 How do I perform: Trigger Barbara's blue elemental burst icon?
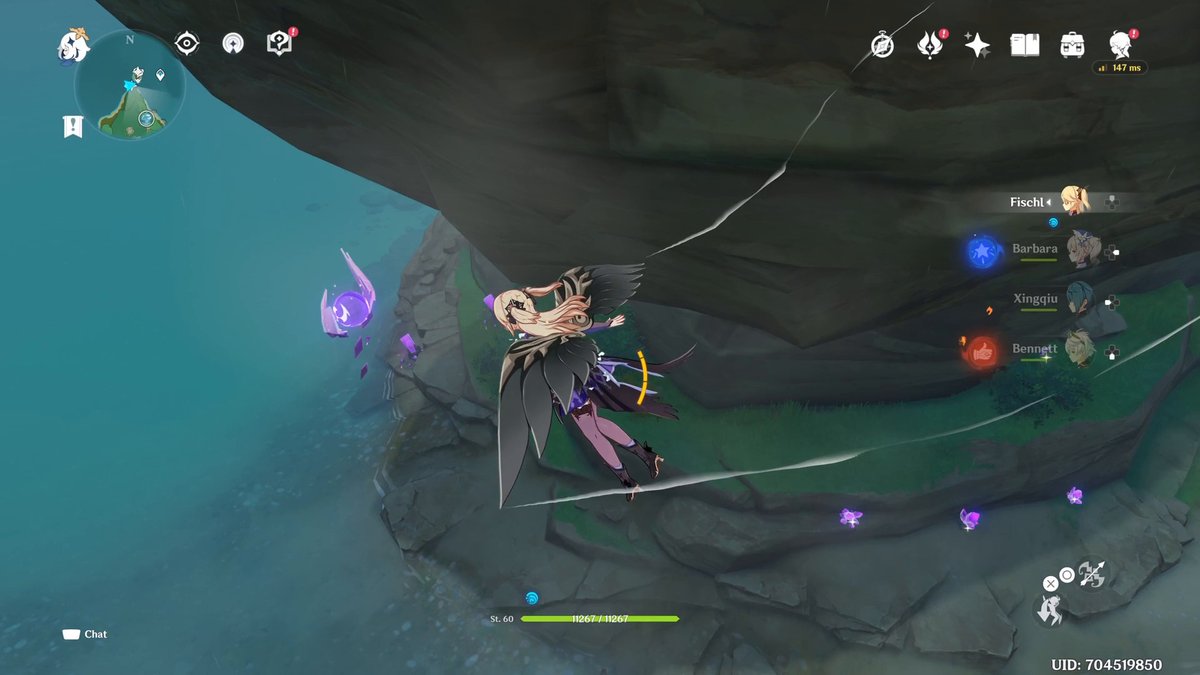(983, 250)
